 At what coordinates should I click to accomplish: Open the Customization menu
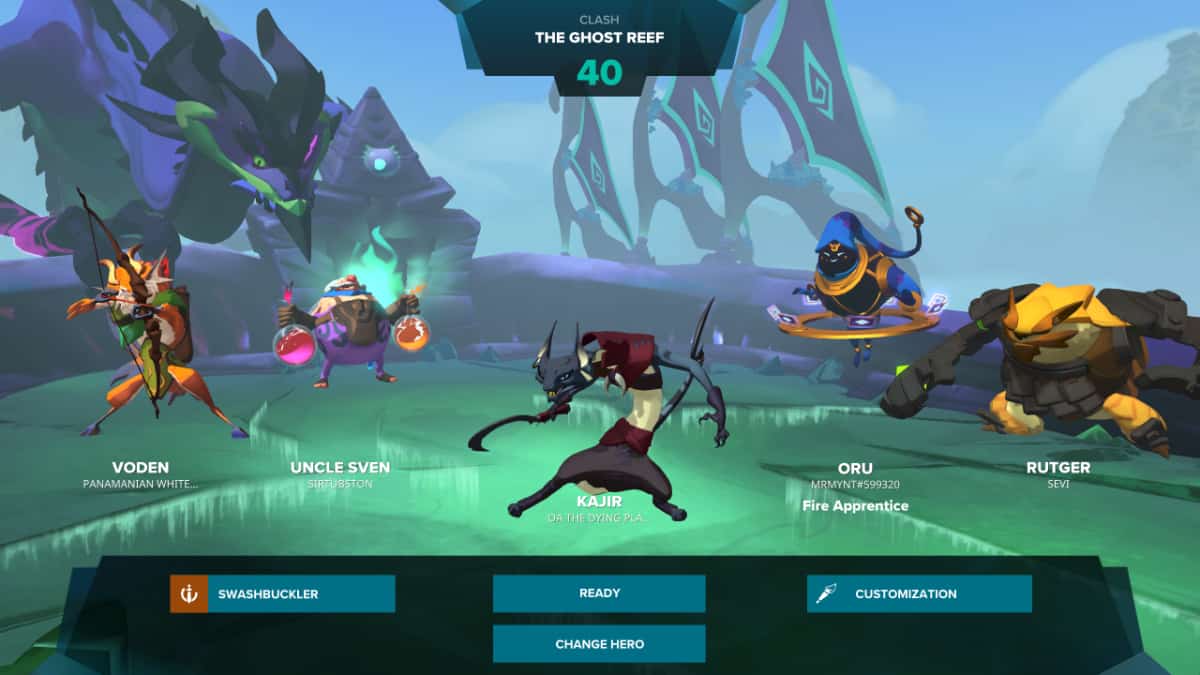pyautogui.click(x=919, y=593)
